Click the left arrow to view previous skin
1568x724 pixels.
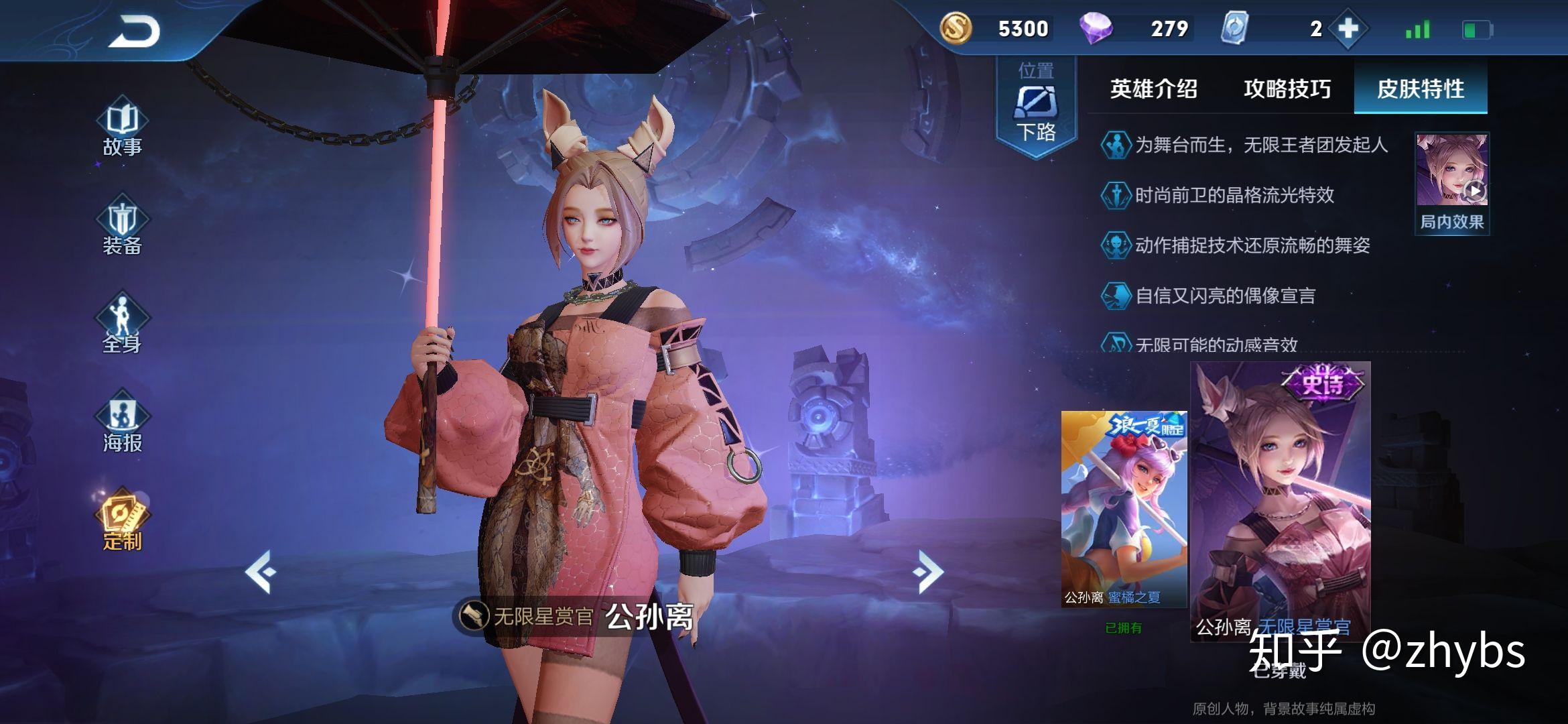pos(261,572)
